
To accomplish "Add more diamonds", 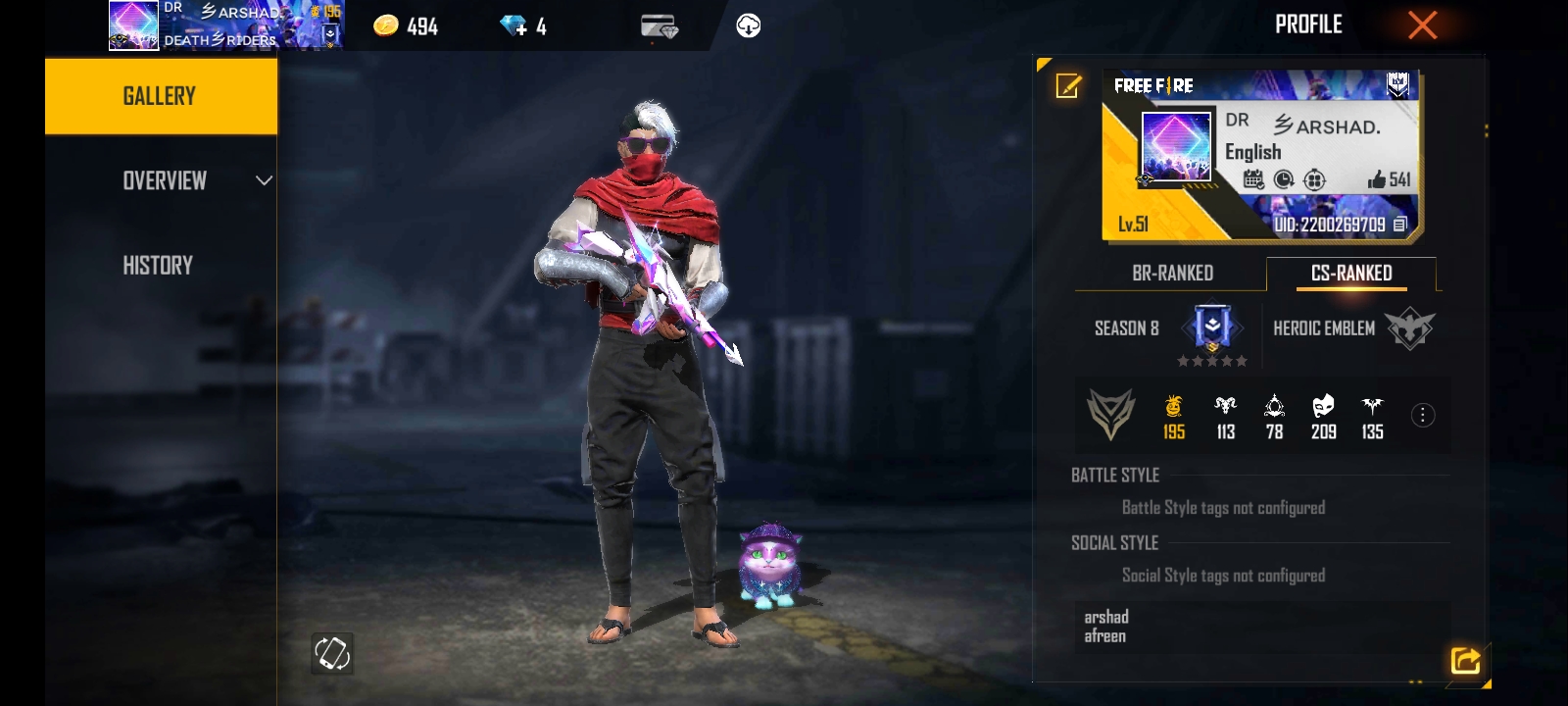I will (x=514, y=25).
